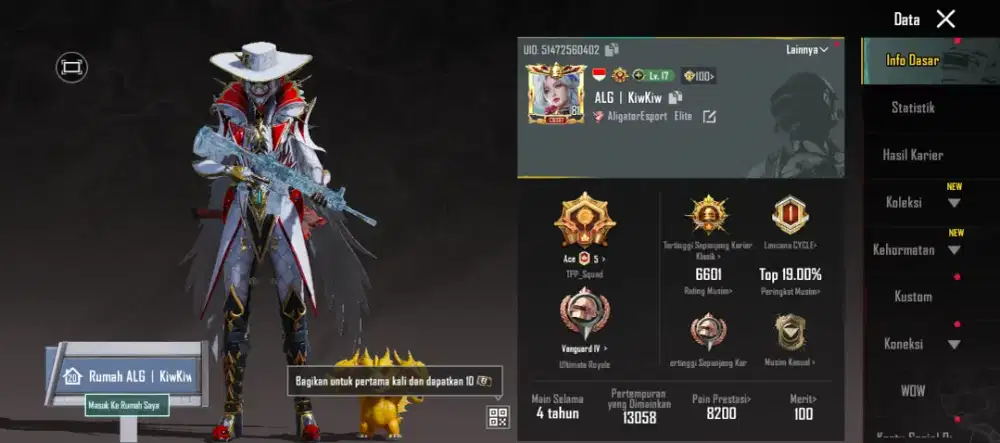Image resolution: width=1000 pixels, height=443 pixels.
Task: Edit the AligatorEsport clan info
Action: (x=709, y=117)
